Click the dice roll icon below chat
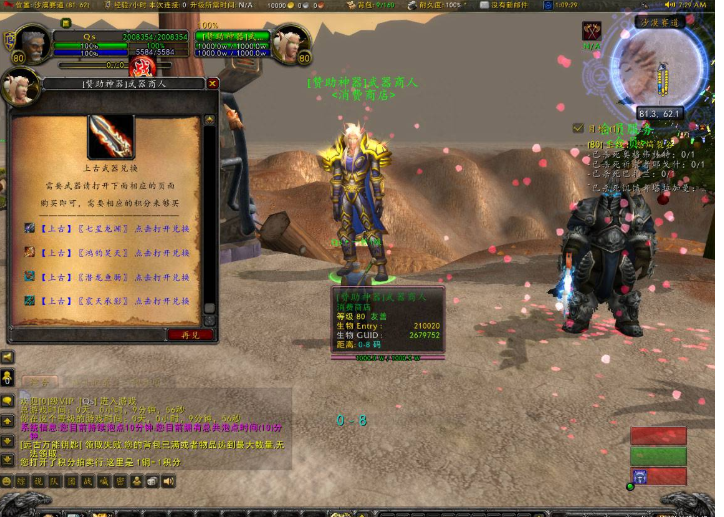 [x=151, y=482]
